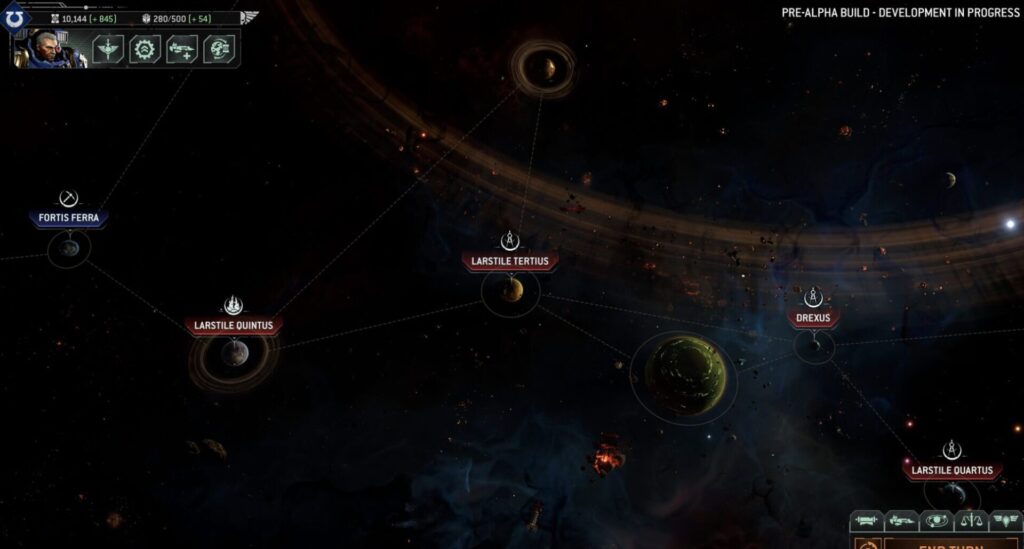
Task: Open the scroll tab
Action: (x=866, y=521)
